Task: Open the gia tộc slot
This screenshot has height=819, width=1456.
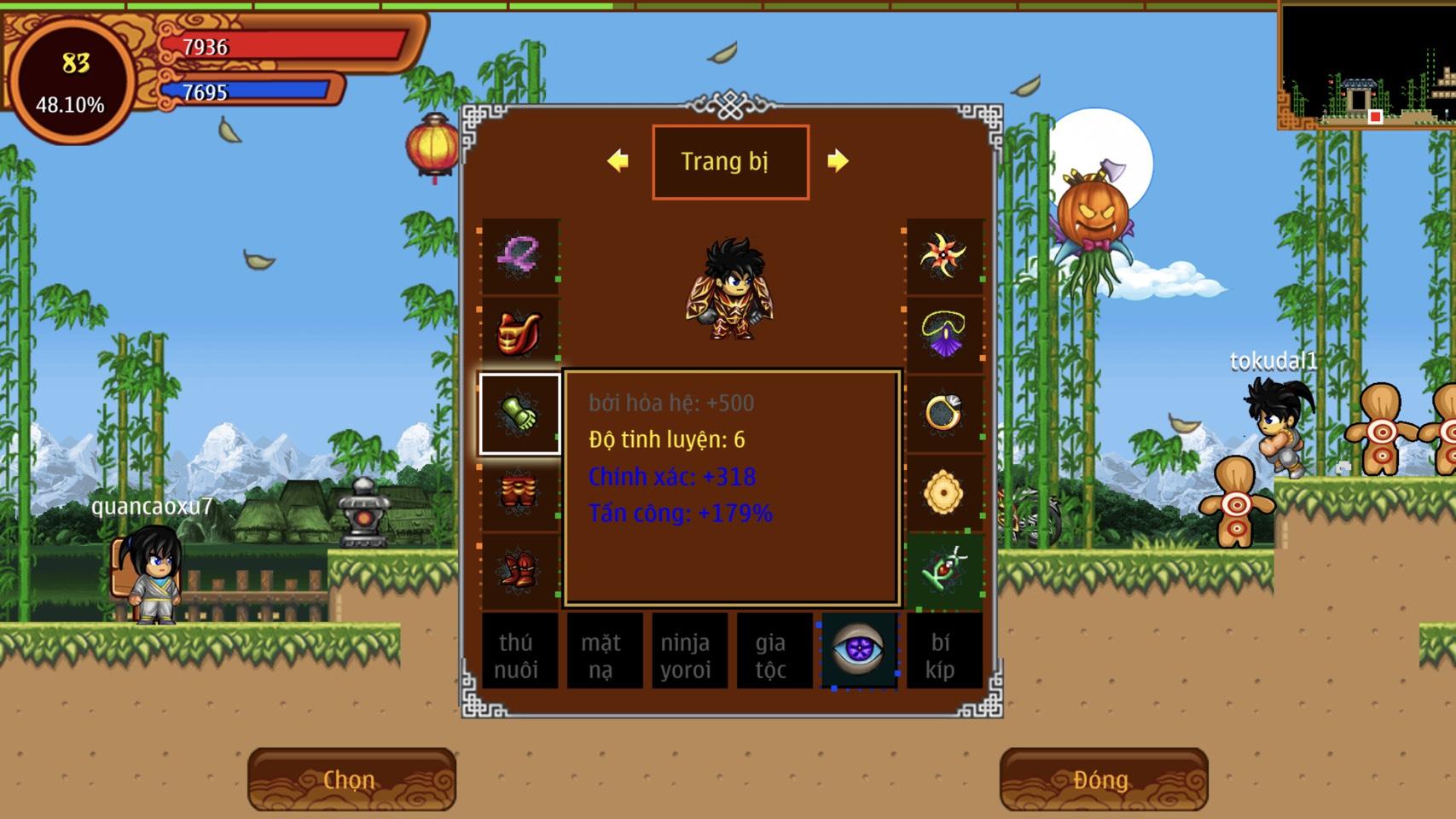Action: coord(771,653)
